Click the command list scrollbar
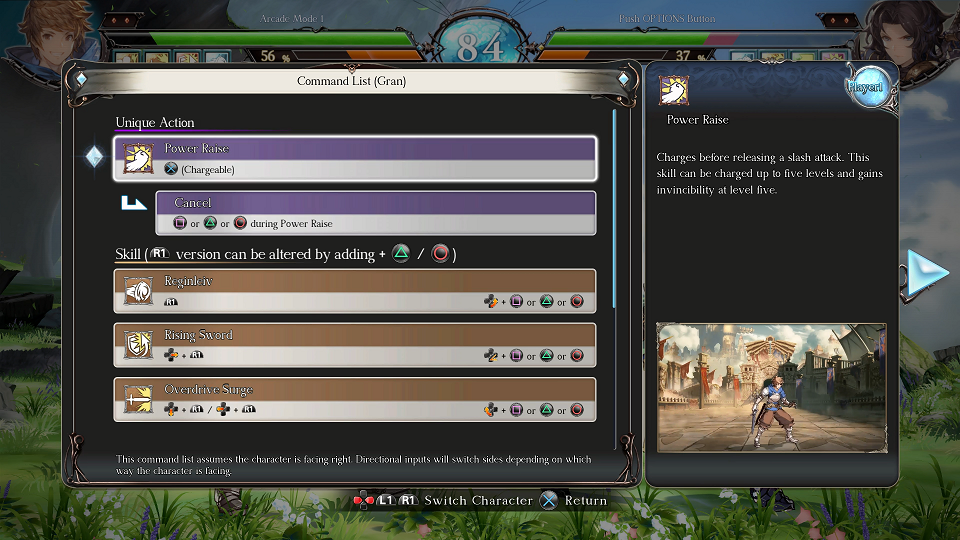The image size is (960, 540). 614,208
